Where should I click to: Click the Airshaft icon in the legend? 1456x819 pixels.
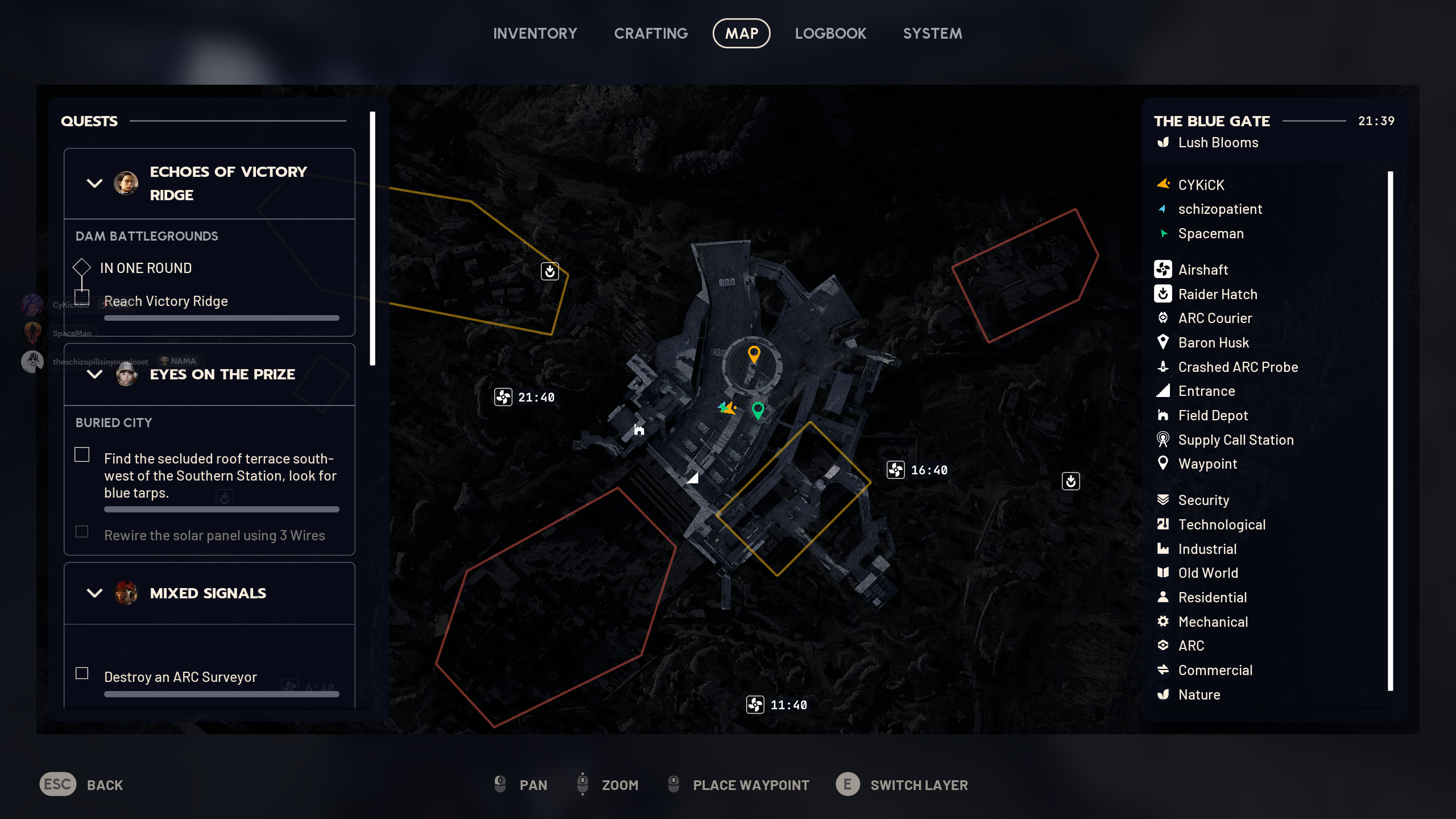(1164, 270)
